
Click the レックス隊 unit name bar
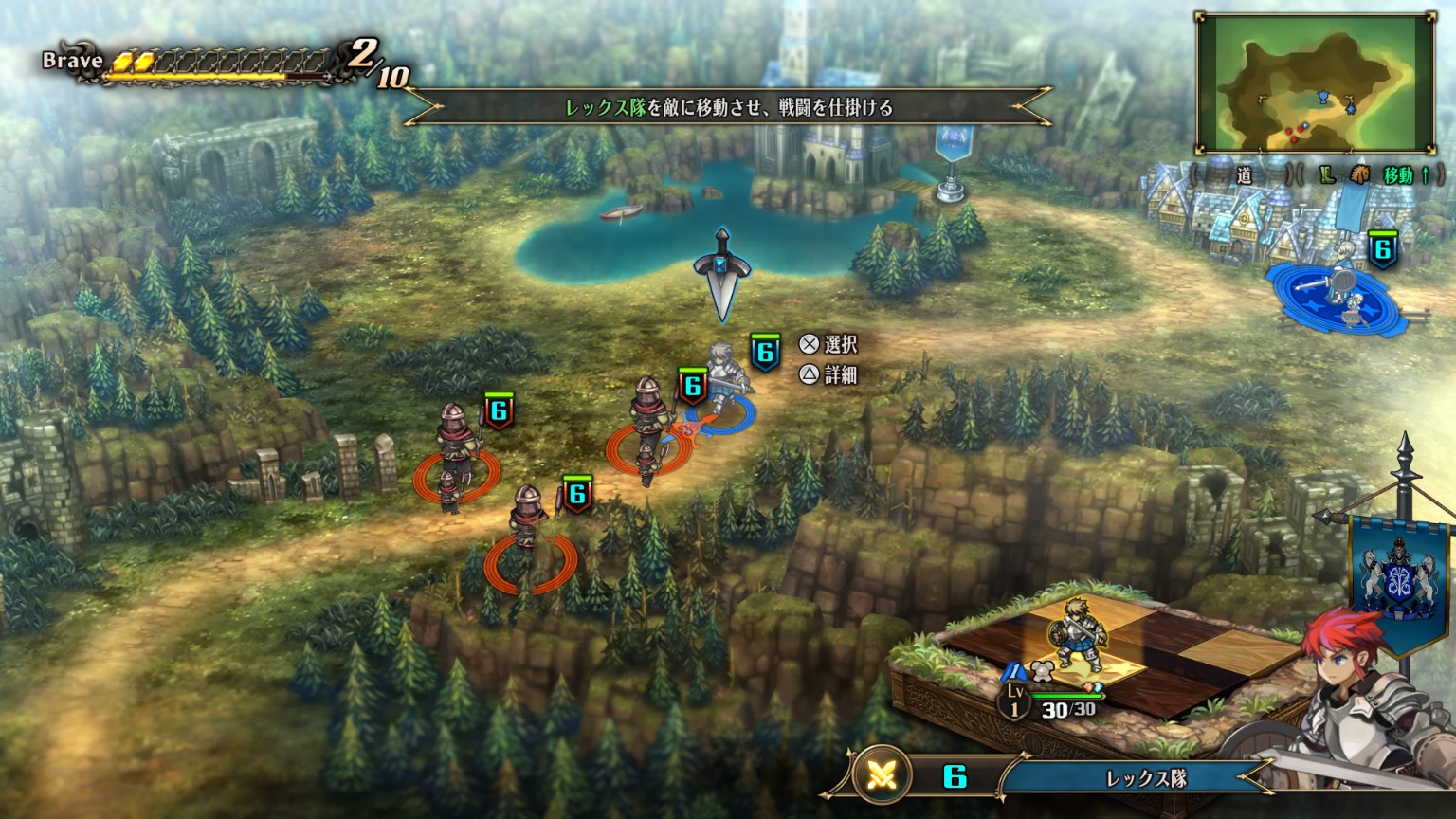(1145, 778)
